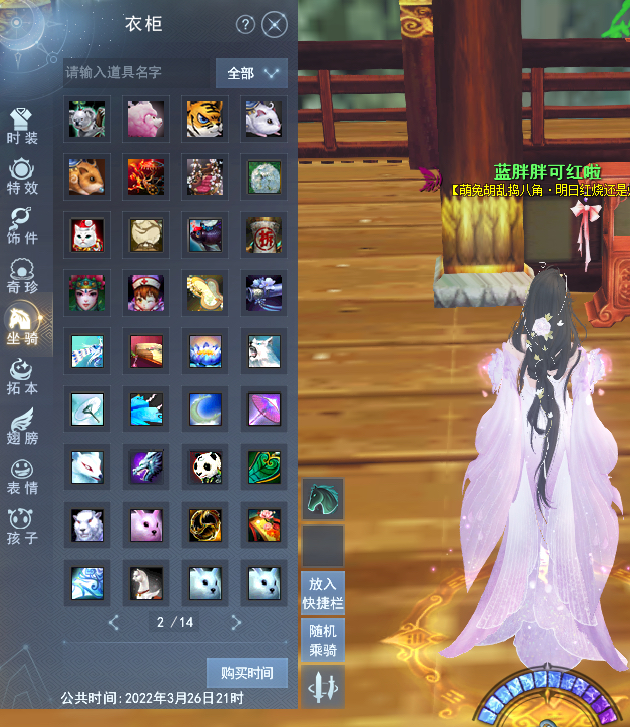This screenshot has height=727, width=630.
Task: Switch to the 时装 tab
Action: (x=22, y=127)
